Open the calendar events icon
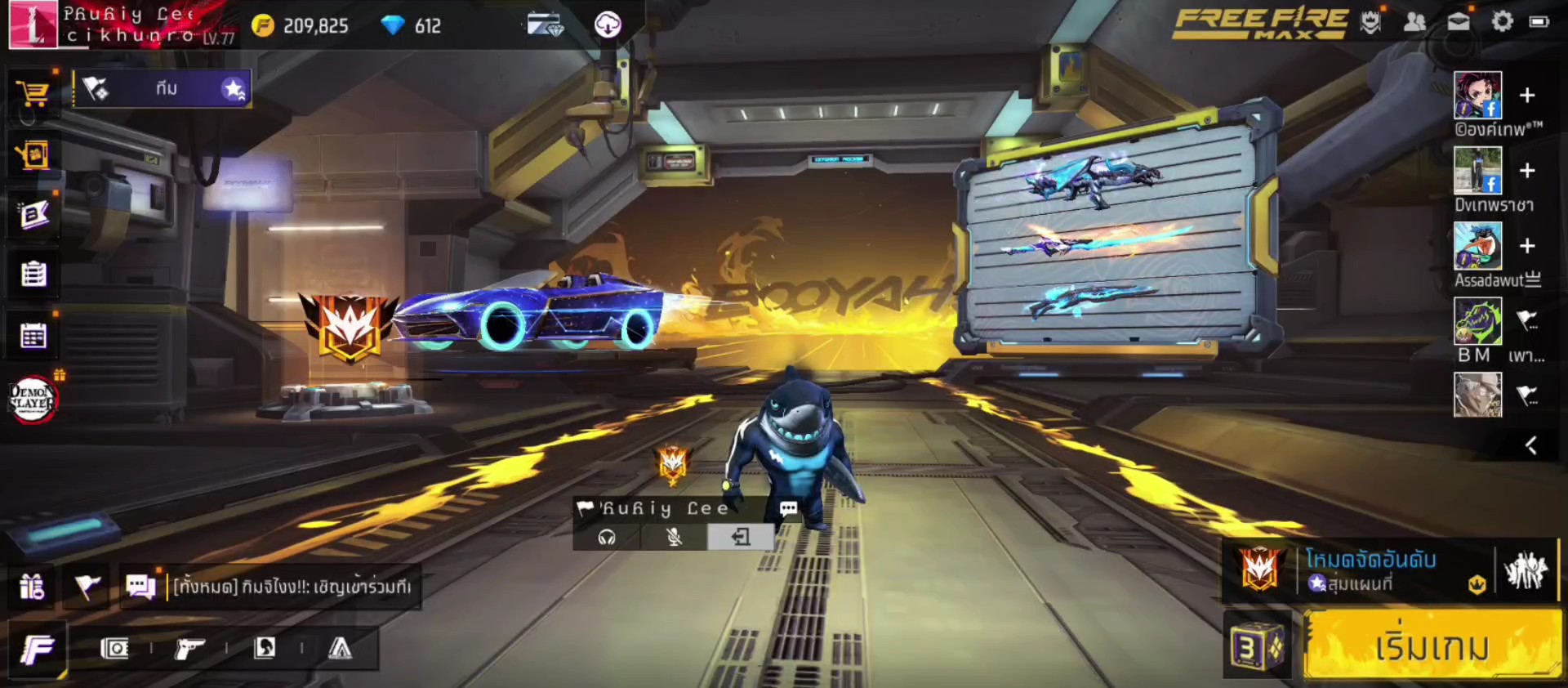1568x688 pixels. [x=33, y=335]
